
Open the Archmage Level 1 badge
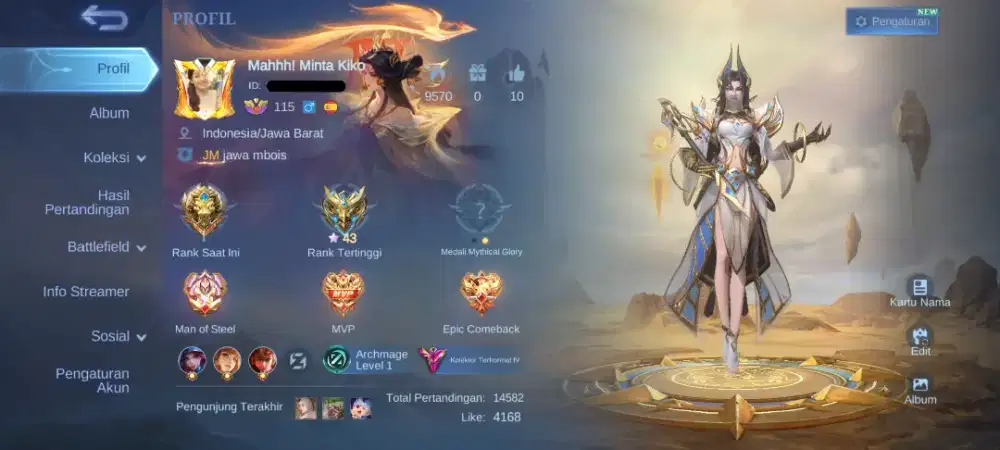pyautogui.click(x=365, y=360)
